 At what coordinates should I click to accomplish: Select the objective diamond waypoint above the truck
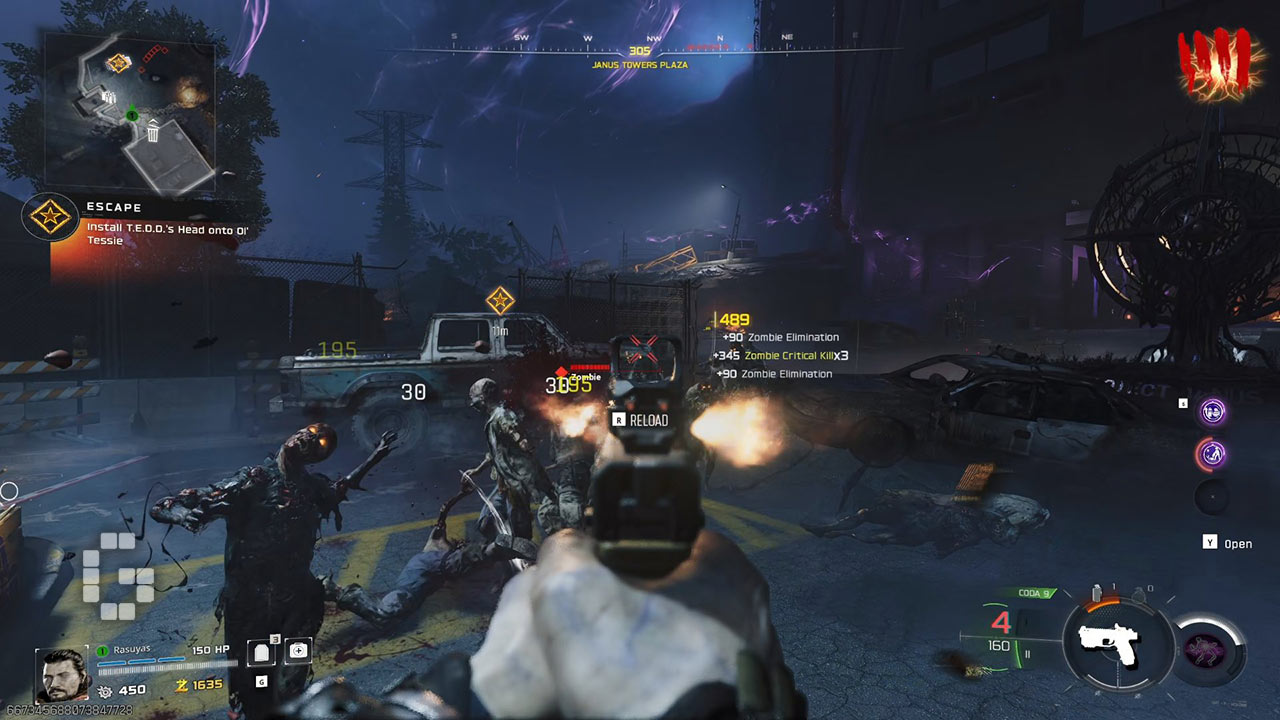(x=499, y=299)
